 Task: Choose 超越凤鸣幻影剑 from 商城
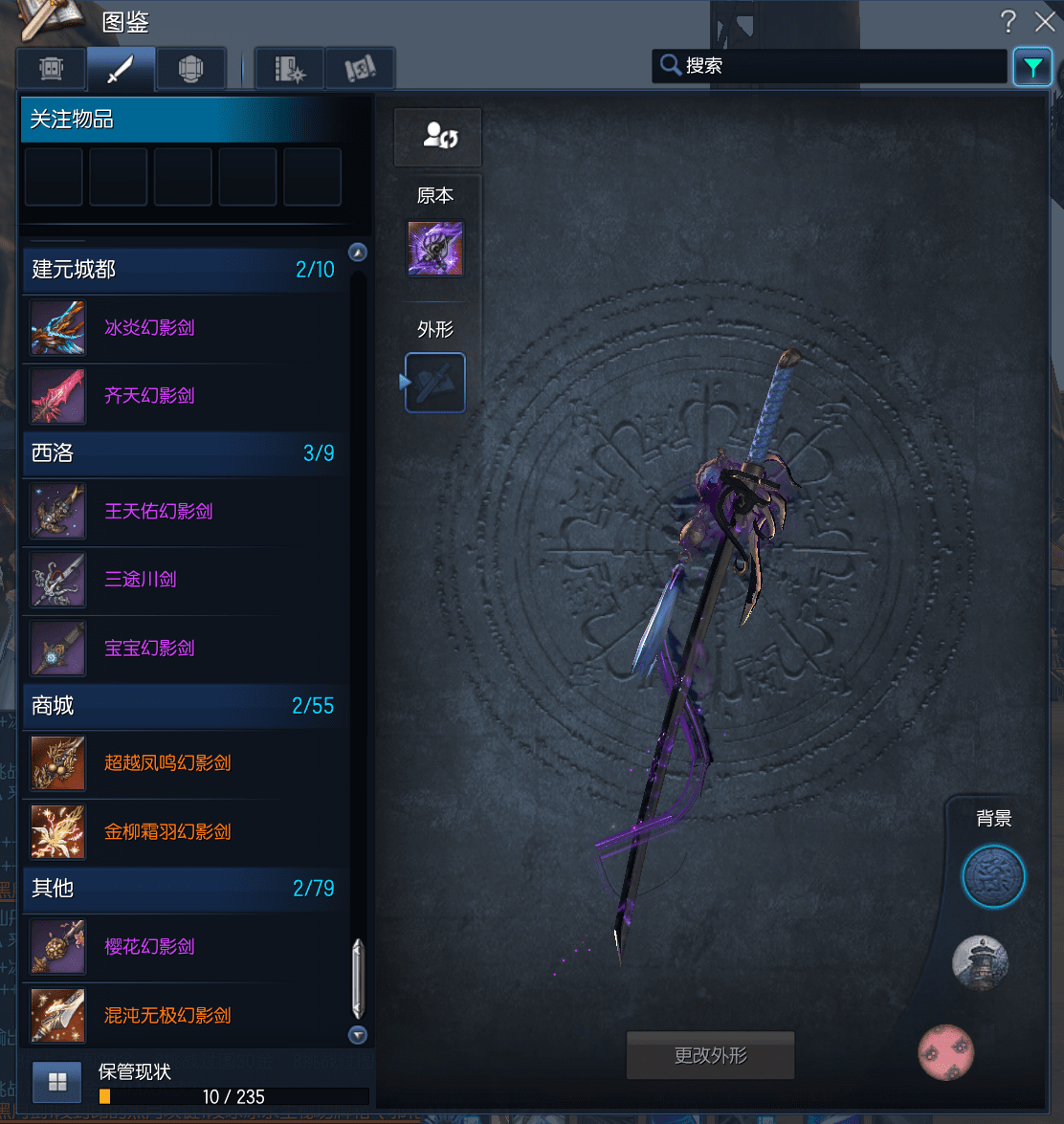[x=167, y=763]
